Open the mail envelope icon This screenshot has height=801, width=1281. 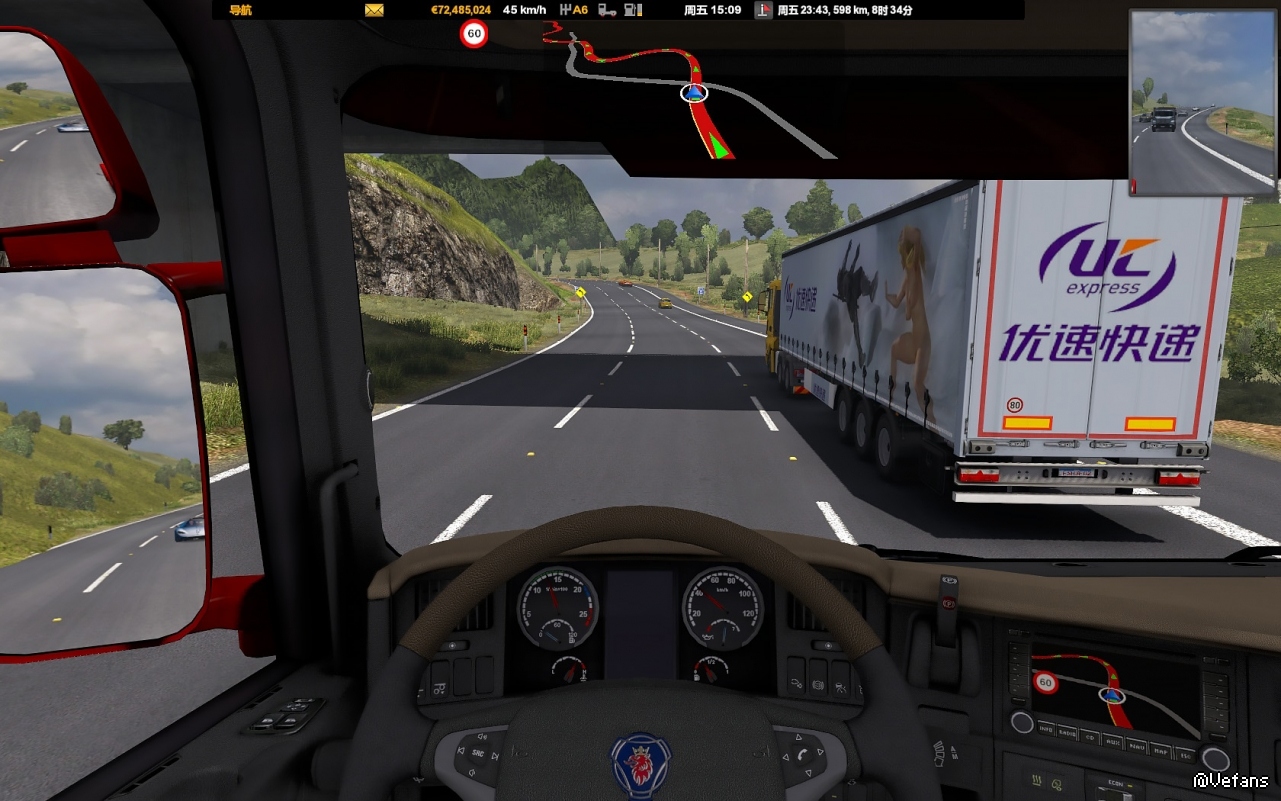375,10
